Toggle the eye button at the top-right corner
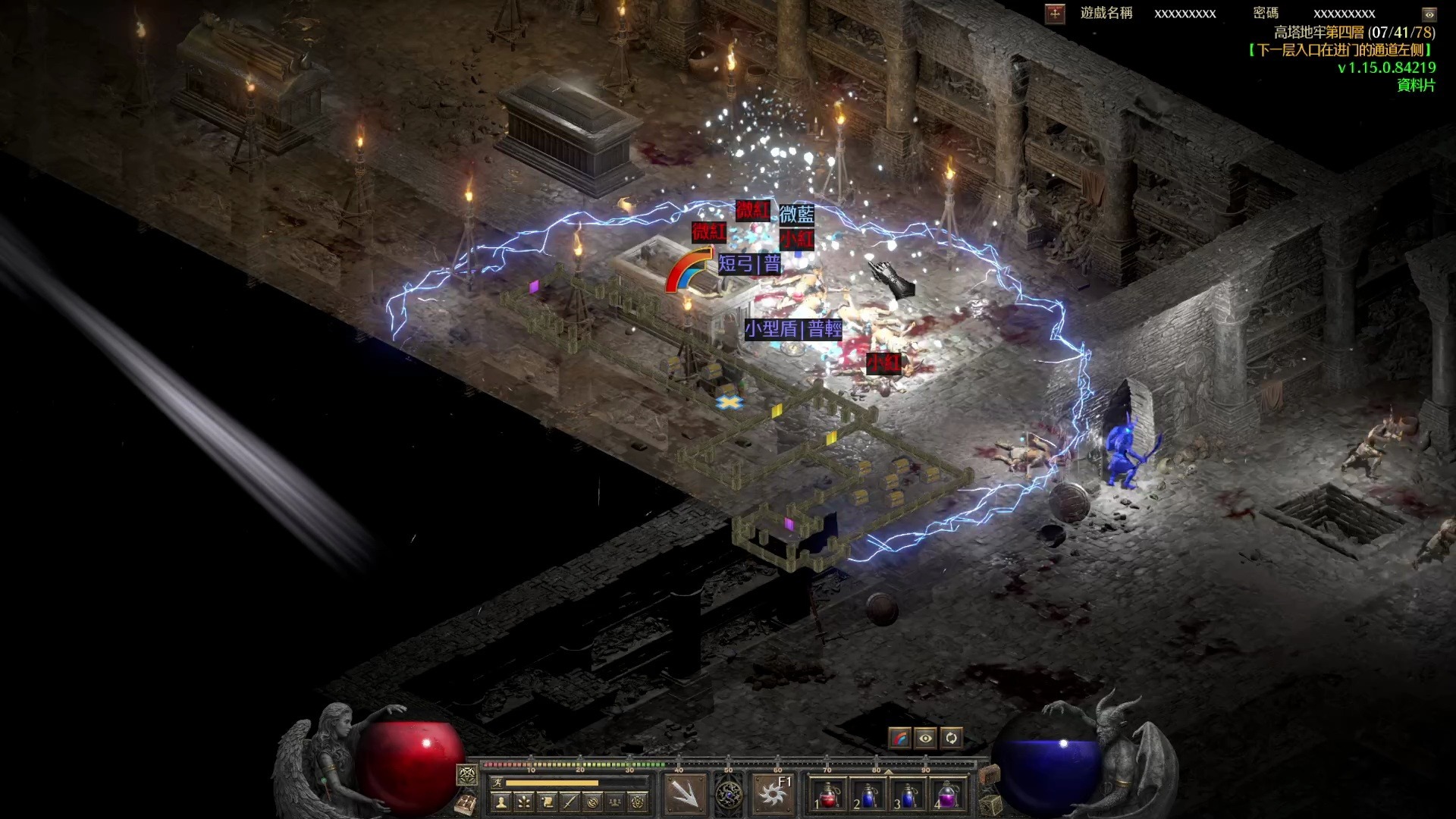The height and width of the screenshot is (819, 1456). click(1429, 14)
